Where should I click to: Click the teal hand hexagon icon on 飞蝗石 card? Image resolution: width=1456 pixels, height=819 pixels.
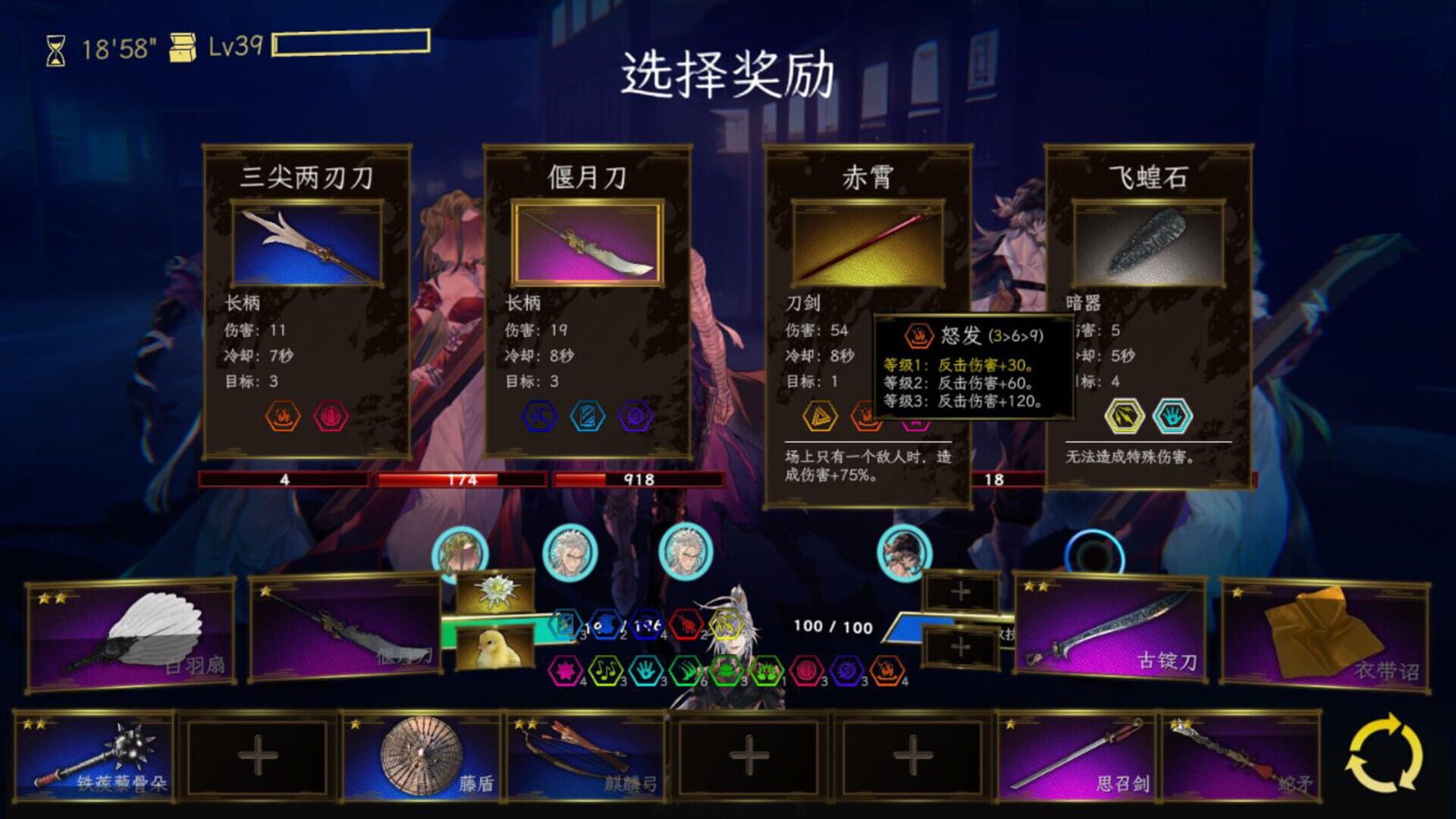(1171, 416)
